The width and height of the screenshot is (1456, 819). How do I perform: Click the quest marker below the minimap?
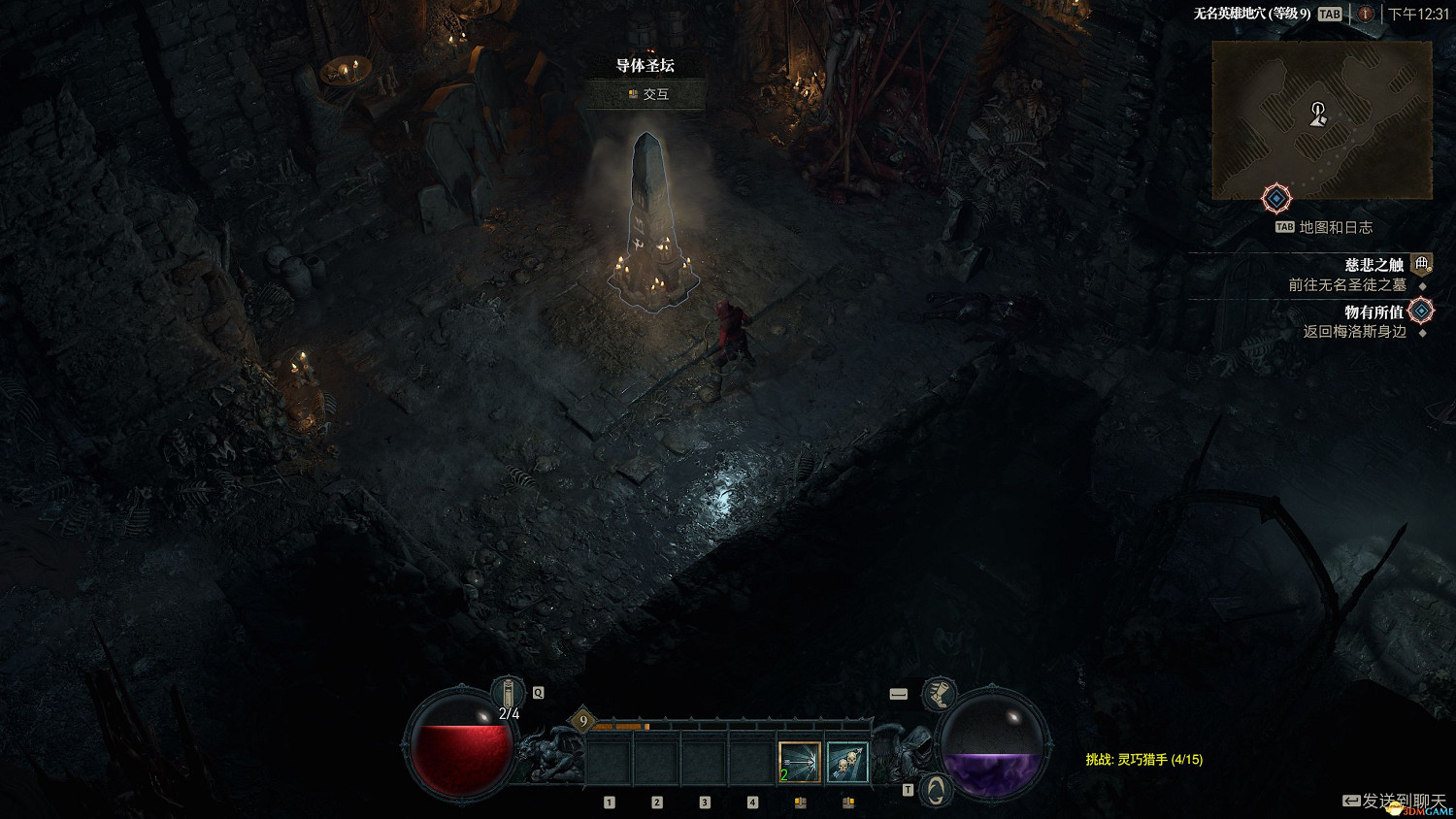click(x=1275, y=199)
